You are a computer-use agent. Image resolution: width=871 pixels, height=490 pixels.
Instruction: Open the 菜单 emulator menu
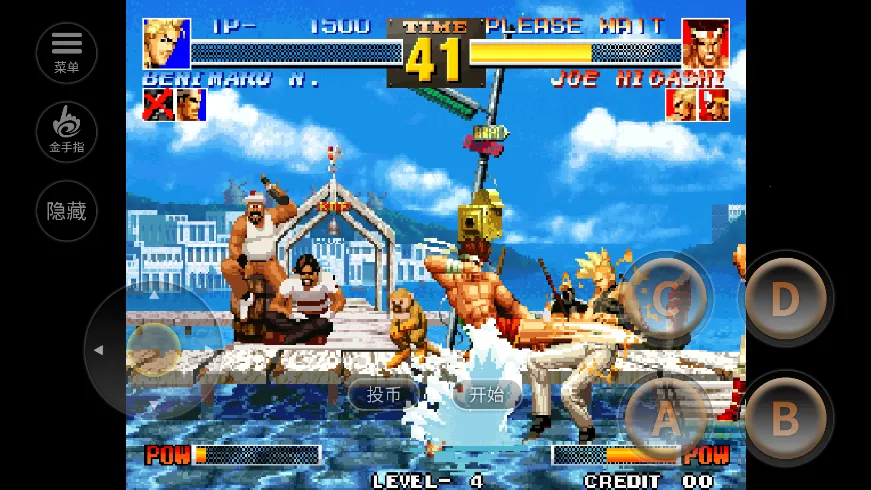pos(66,52)
